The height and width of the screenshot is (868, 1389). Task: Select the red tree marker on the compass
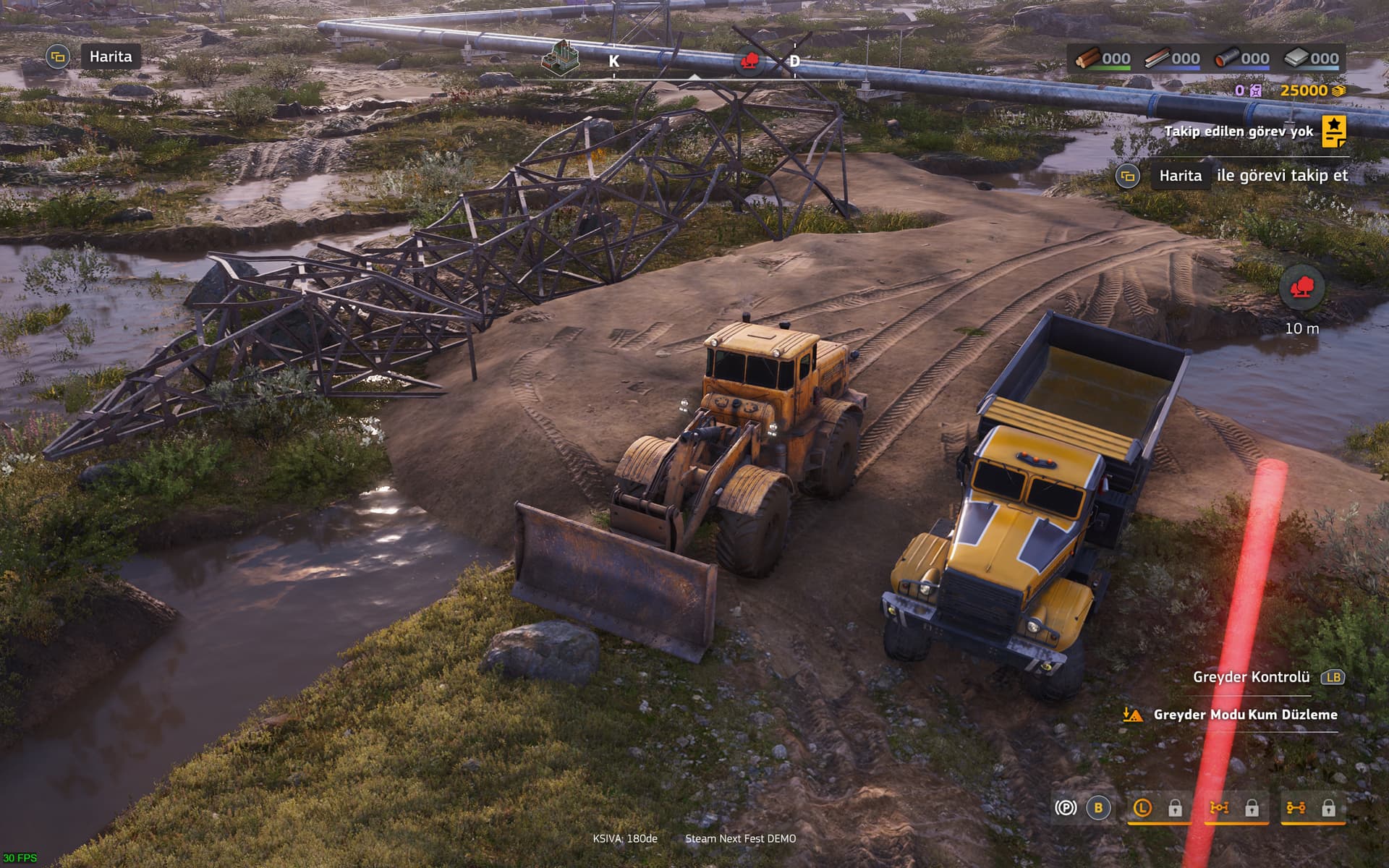coord(750,61)
